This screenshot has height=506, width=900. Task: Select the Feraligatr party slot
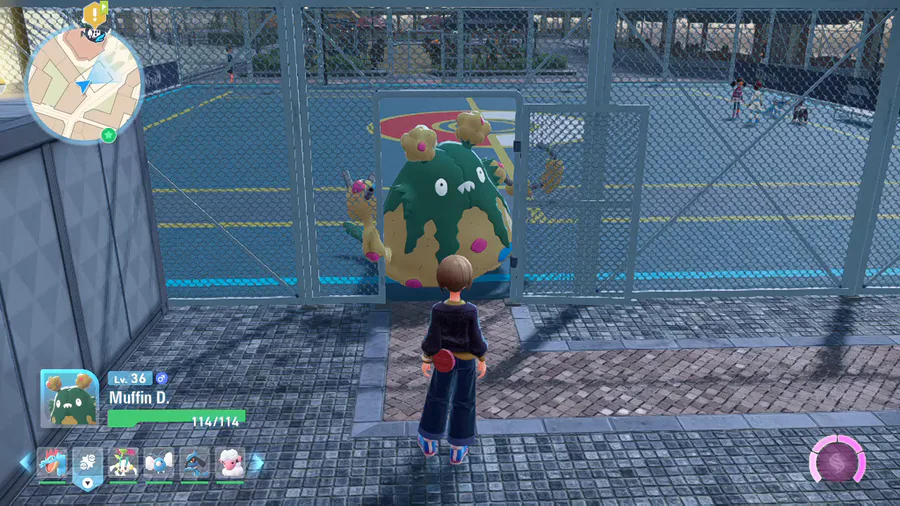point(52,463)
